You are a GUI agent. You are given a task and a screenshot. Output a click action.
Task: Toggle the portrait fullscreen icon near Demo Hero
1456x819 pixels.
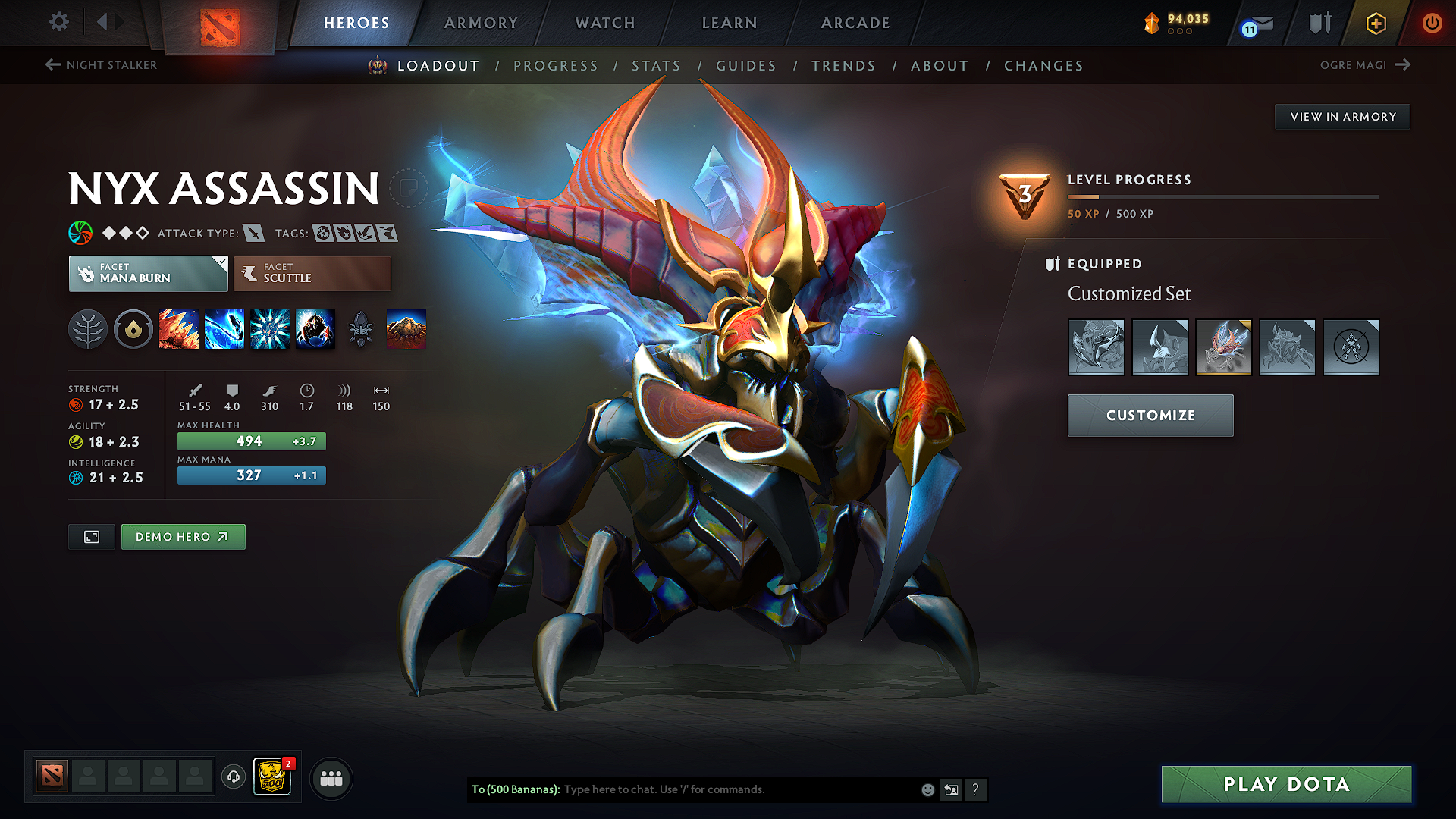[91, 536]
